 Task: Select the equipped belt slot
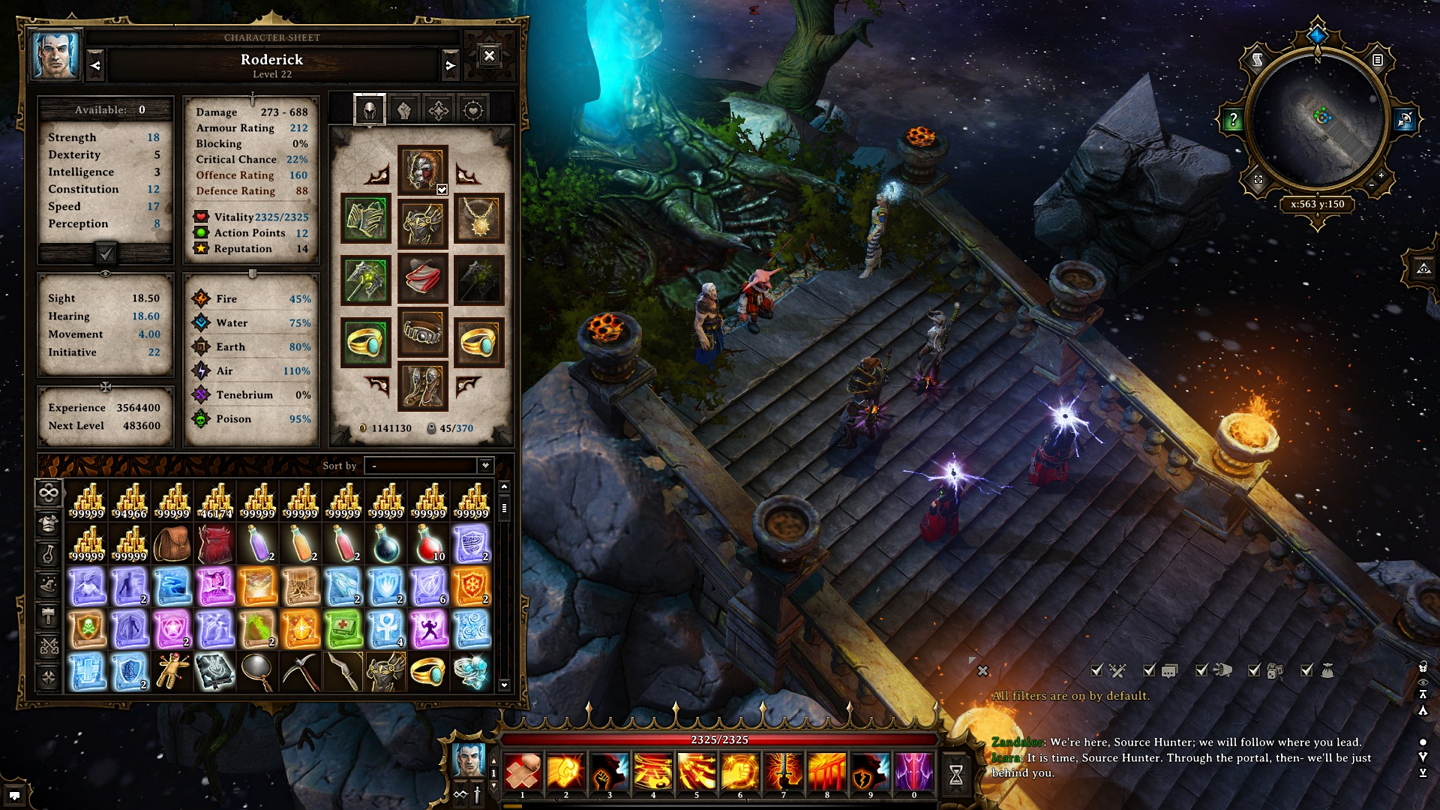coord(422,333)
